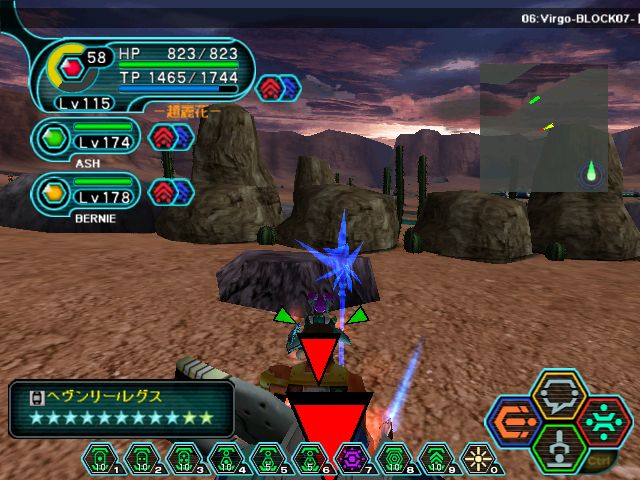Open the speech bubble chat hexagon
The image size is (640, 480).
click(559, 397)
